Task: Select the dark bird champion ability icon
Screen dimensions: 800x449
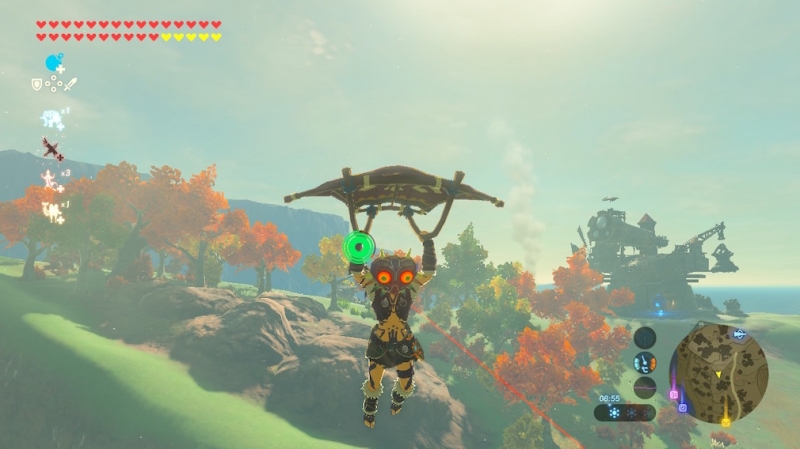Action: coord(52,149)
